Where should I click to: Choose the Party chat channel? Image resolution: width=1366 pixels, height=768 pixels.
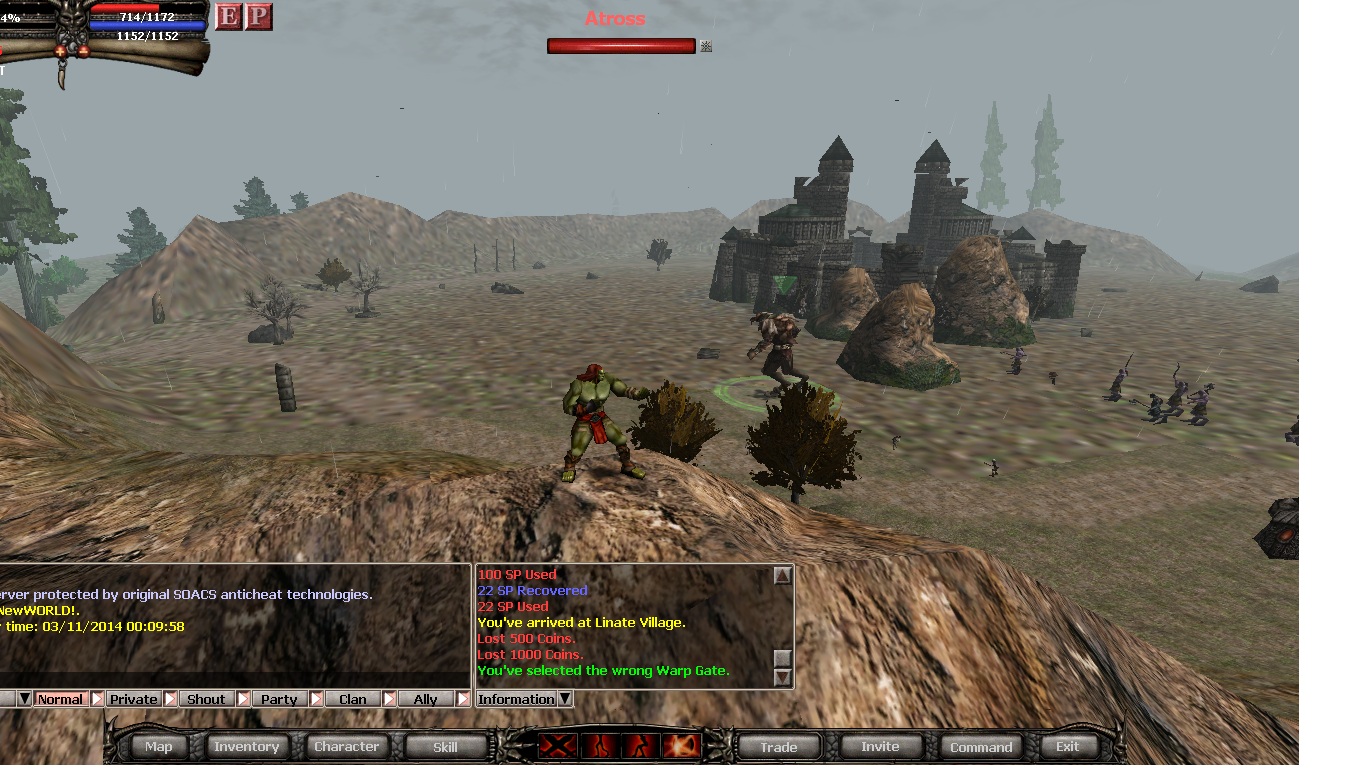(279, 699)
